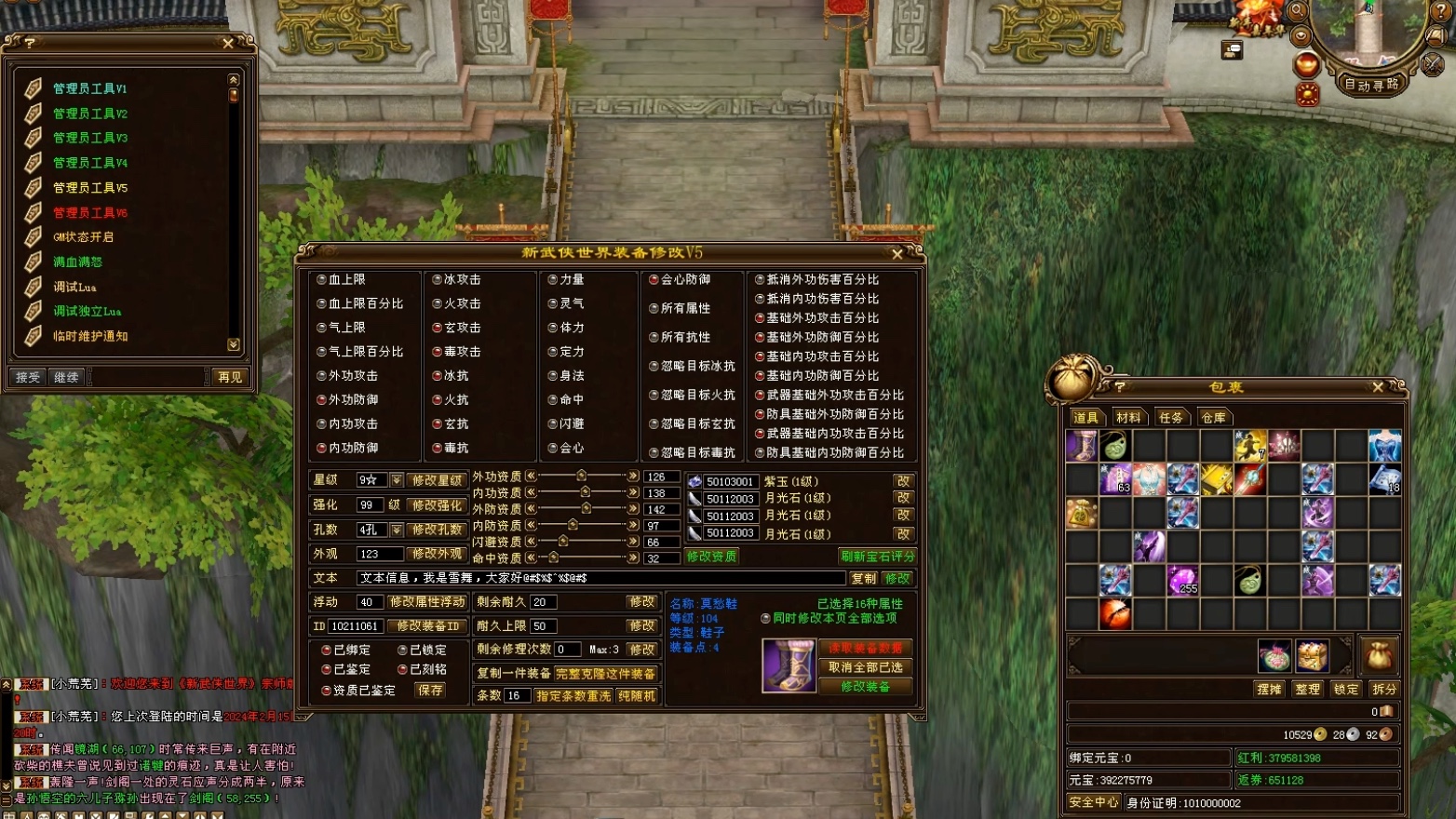
Task: Click the treasure chest icon in quick slot
Action: (x=1313, y=657)
